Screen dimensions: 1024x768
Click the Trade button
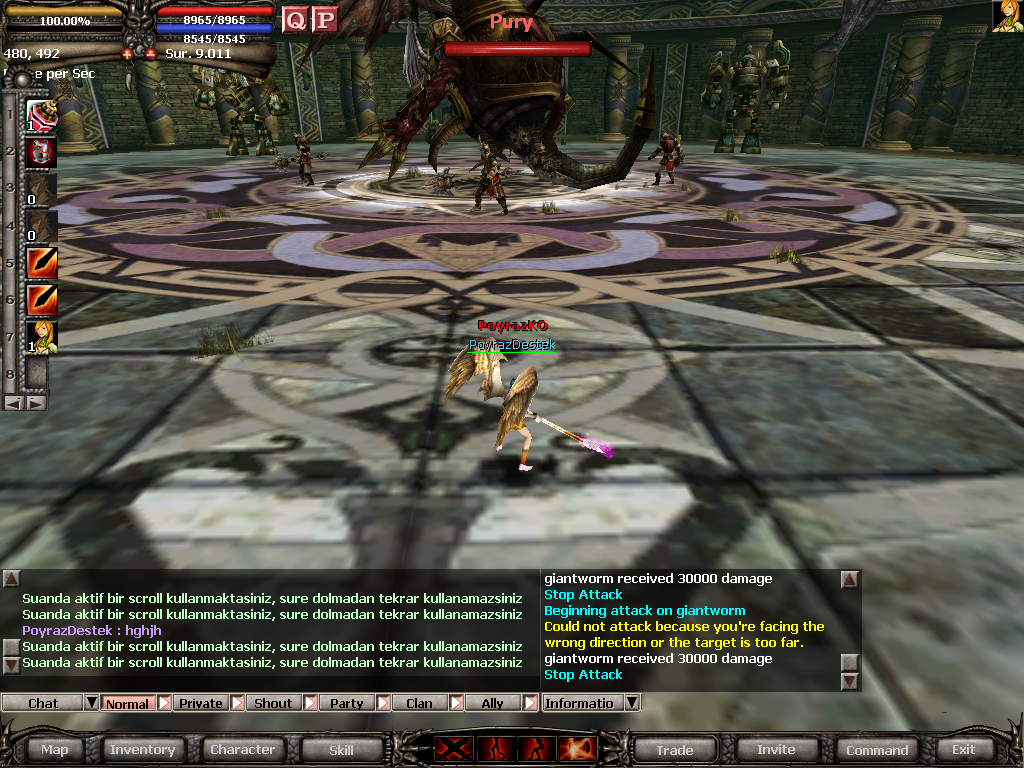pyautogui.click(x=674, y=750)
